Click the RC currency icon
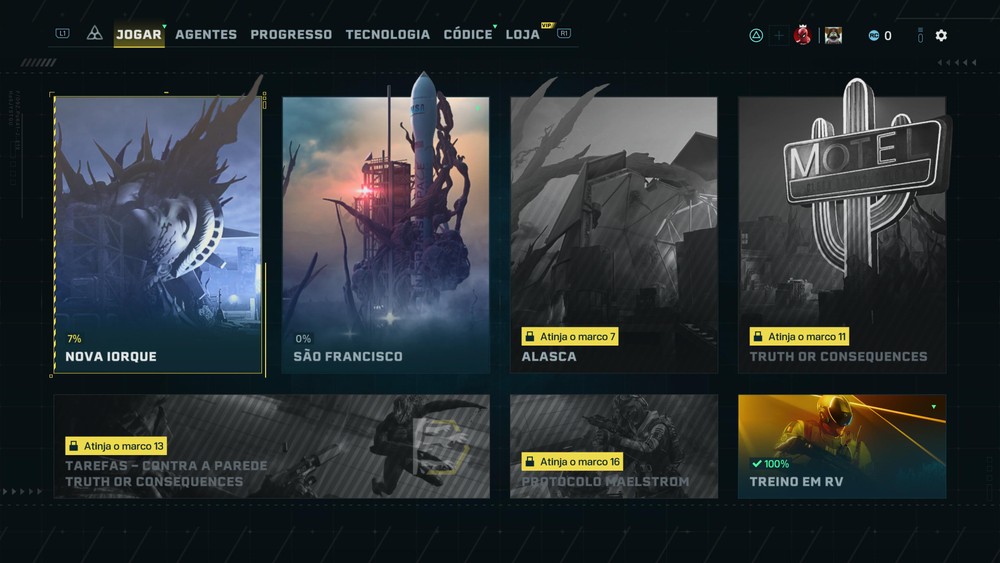Image resolution: width=1000 pixels, height=563 pixels. 873,36
